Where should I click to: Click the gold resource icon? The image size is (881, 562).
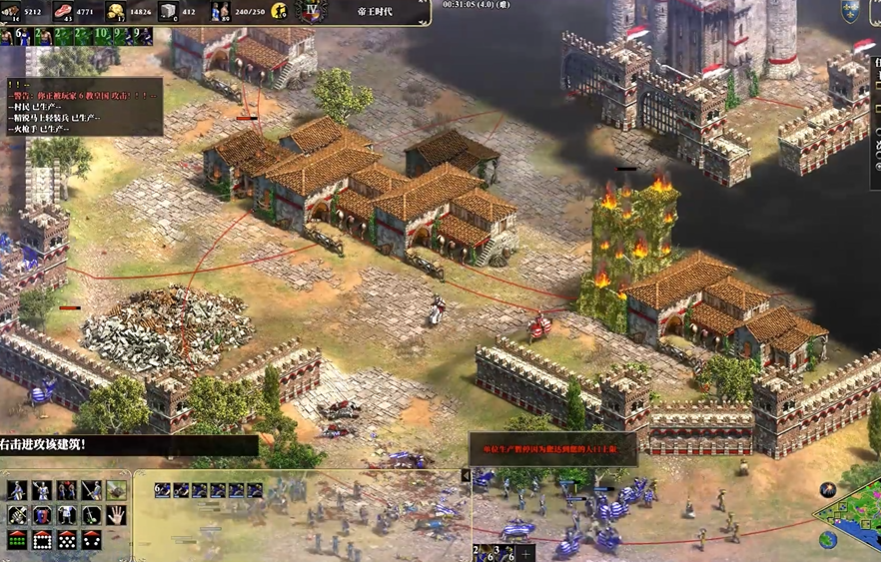[117, 12]
